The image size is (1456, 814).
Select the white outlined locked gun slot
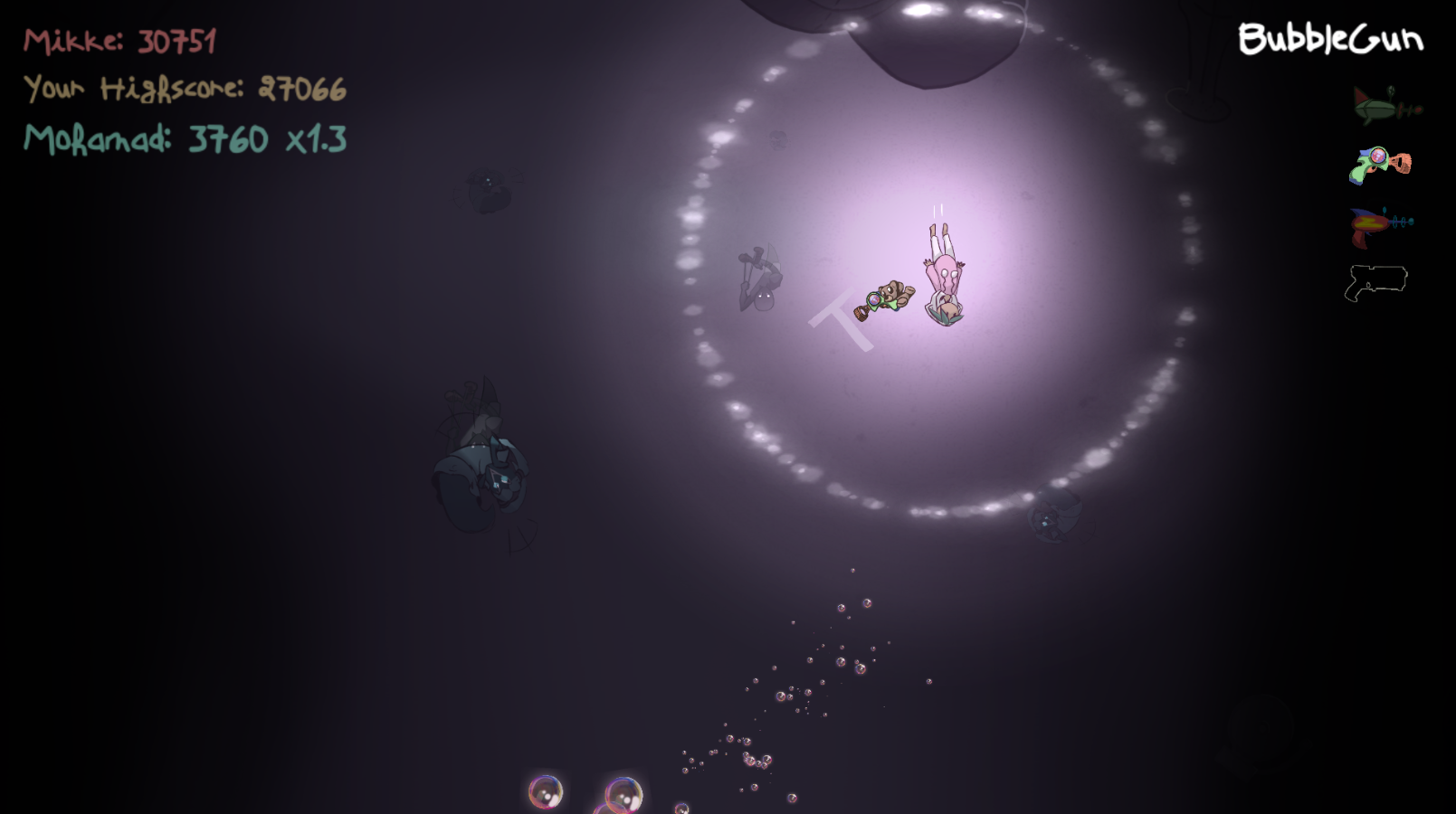point(1375,282)
